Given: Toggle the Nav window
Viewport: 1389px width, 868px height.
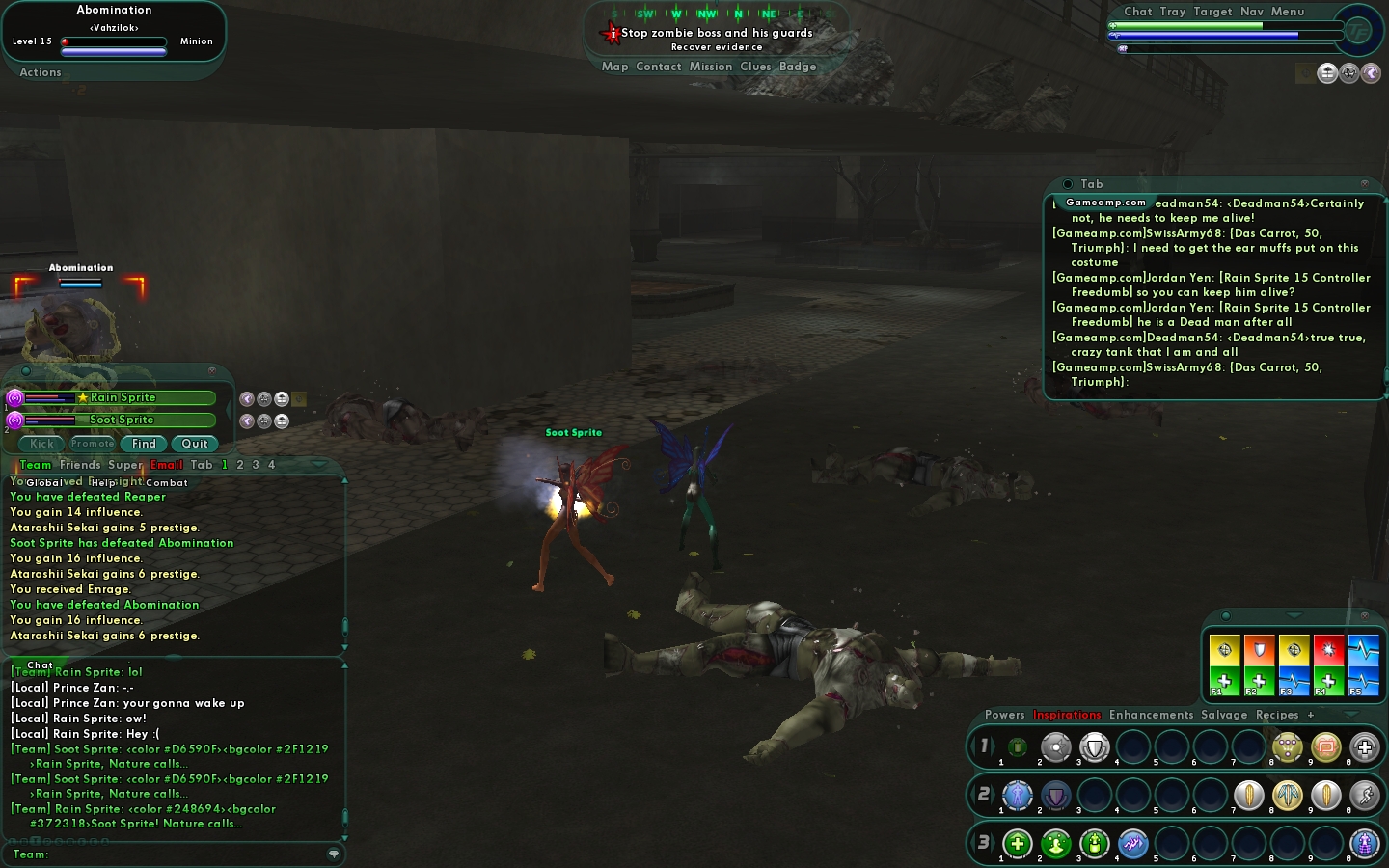Looking at the screenshot, I should pos(1251,12).
